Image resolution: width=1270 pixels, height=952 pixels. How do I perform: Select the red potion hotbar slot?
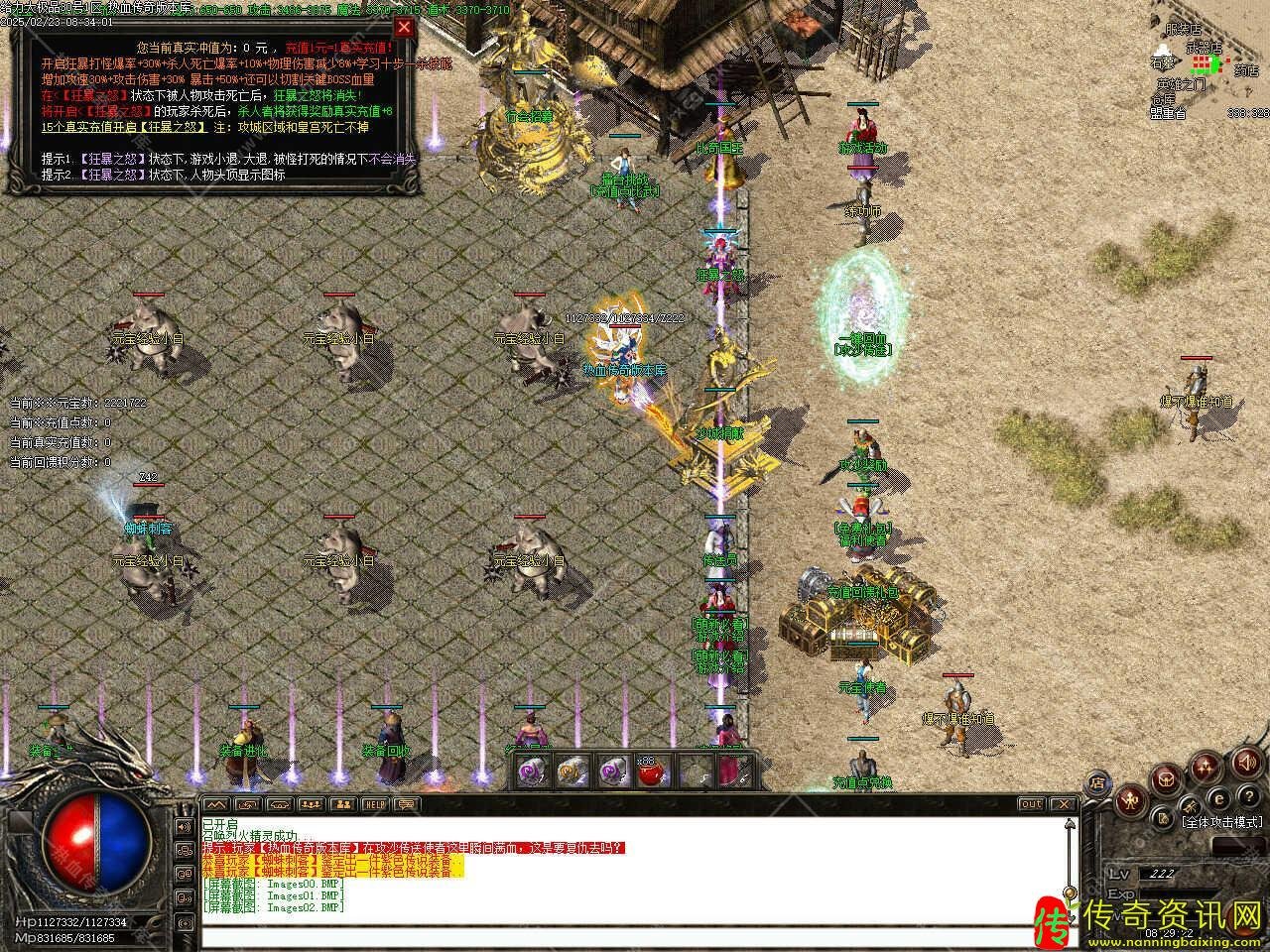[x=650, y=771]
